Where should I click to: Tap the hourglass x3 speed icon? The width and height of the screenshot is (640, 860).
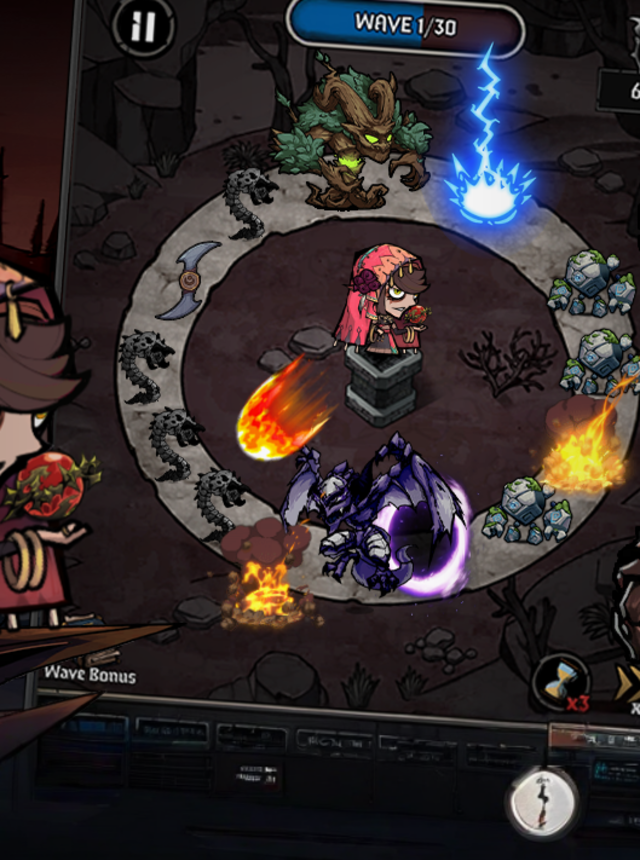562,683
